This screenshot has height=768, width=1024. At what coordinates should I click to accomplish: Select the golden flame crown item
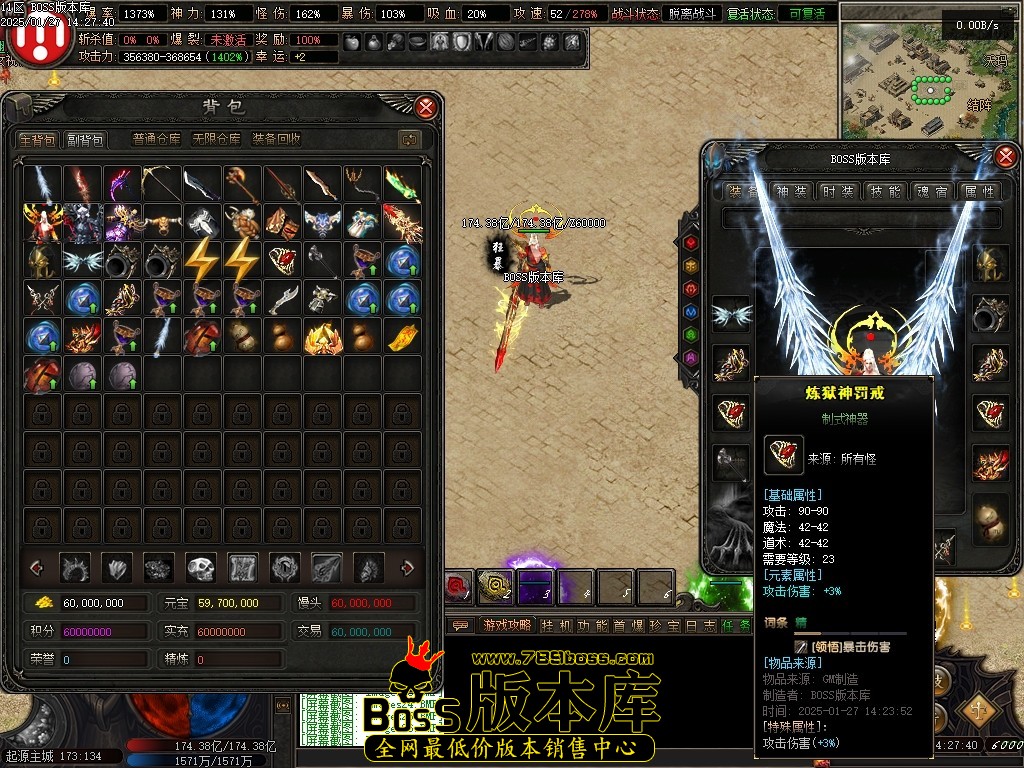[323, 336]
